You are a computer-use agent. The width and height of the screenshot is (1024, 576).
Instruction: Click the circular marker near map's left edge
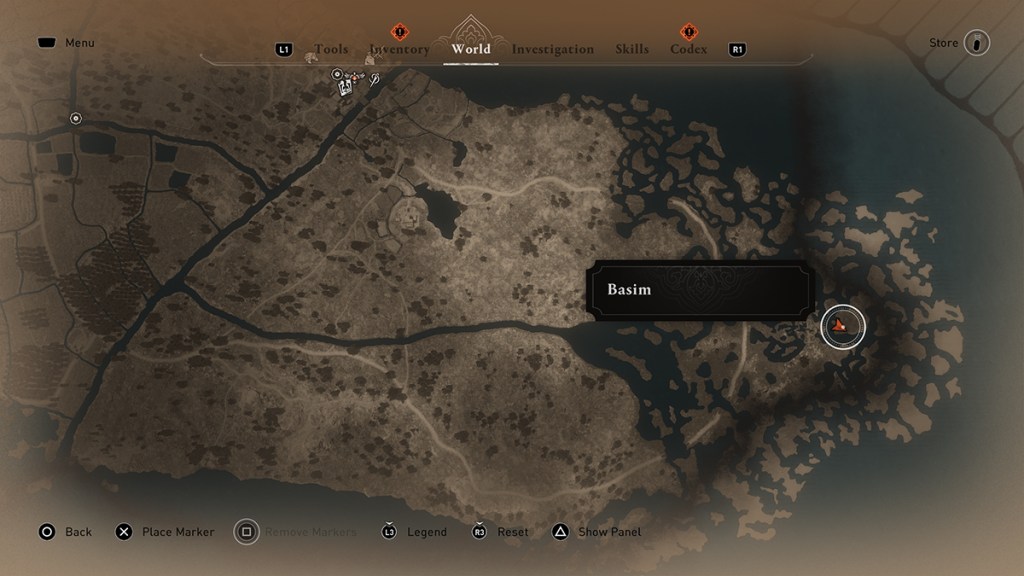(76, 118)
